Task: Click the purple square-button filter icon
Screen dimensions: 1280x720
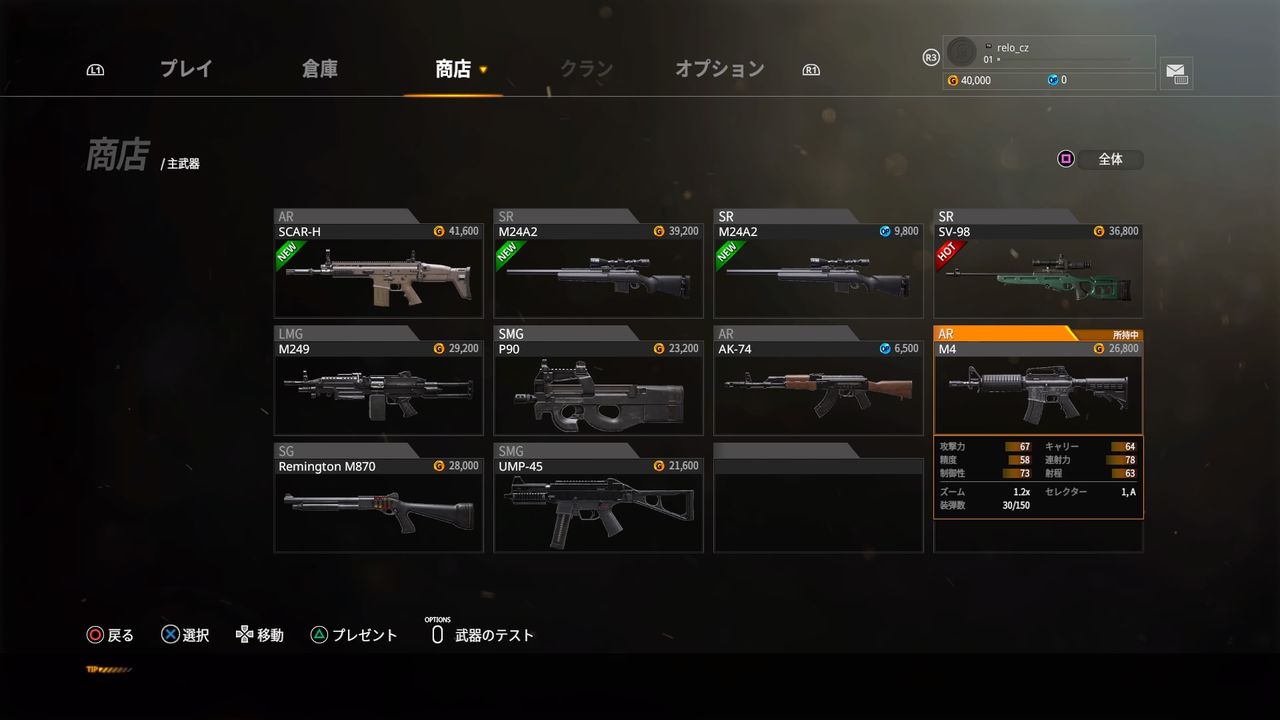Action: coord(1064,158)
